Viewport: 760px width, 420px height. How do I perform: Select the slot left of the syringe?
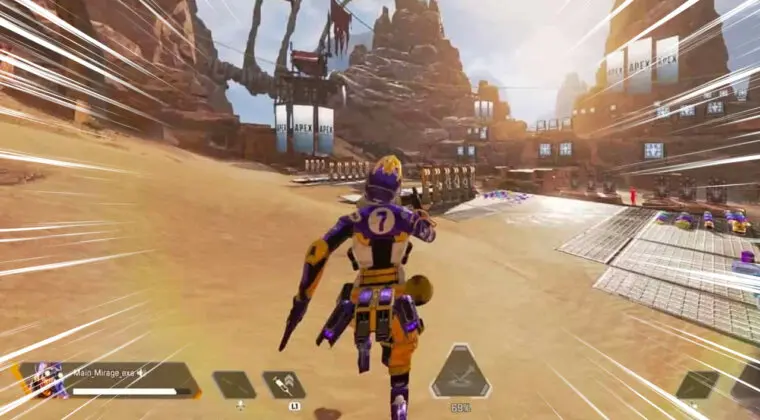(234, 385)
